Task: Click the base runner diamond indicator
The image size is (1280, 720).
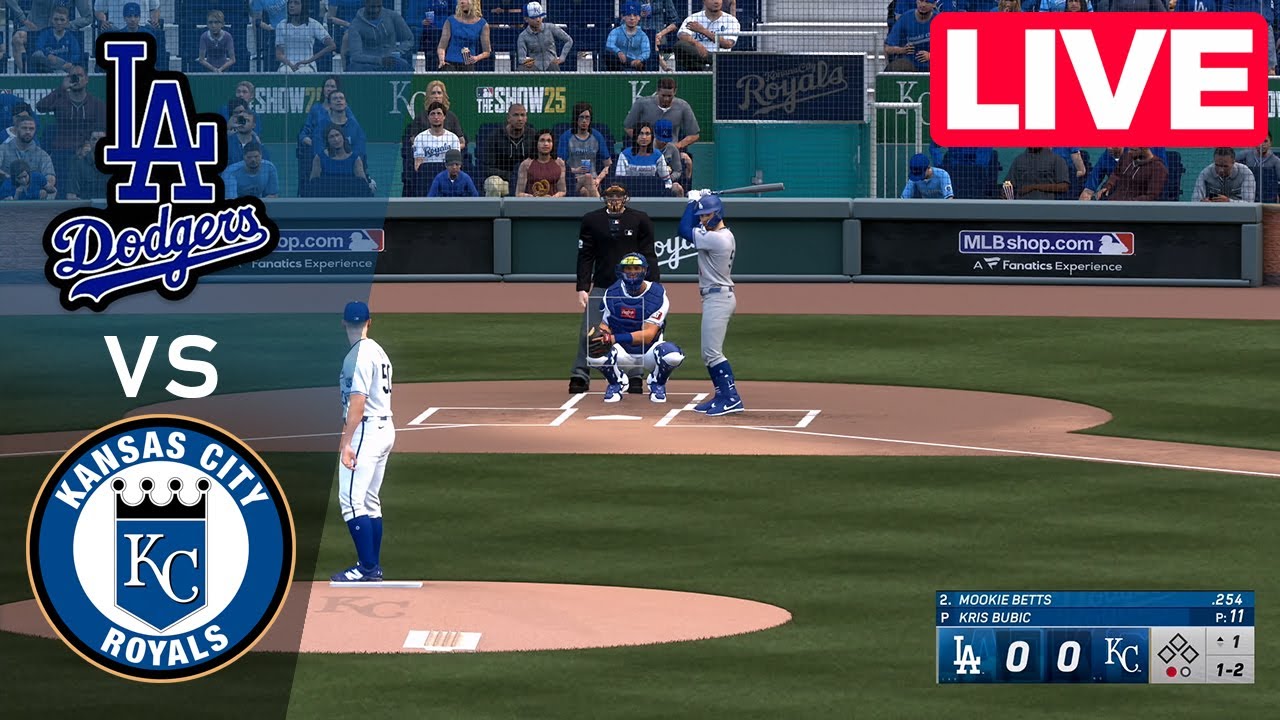Action: (1177, 649)
